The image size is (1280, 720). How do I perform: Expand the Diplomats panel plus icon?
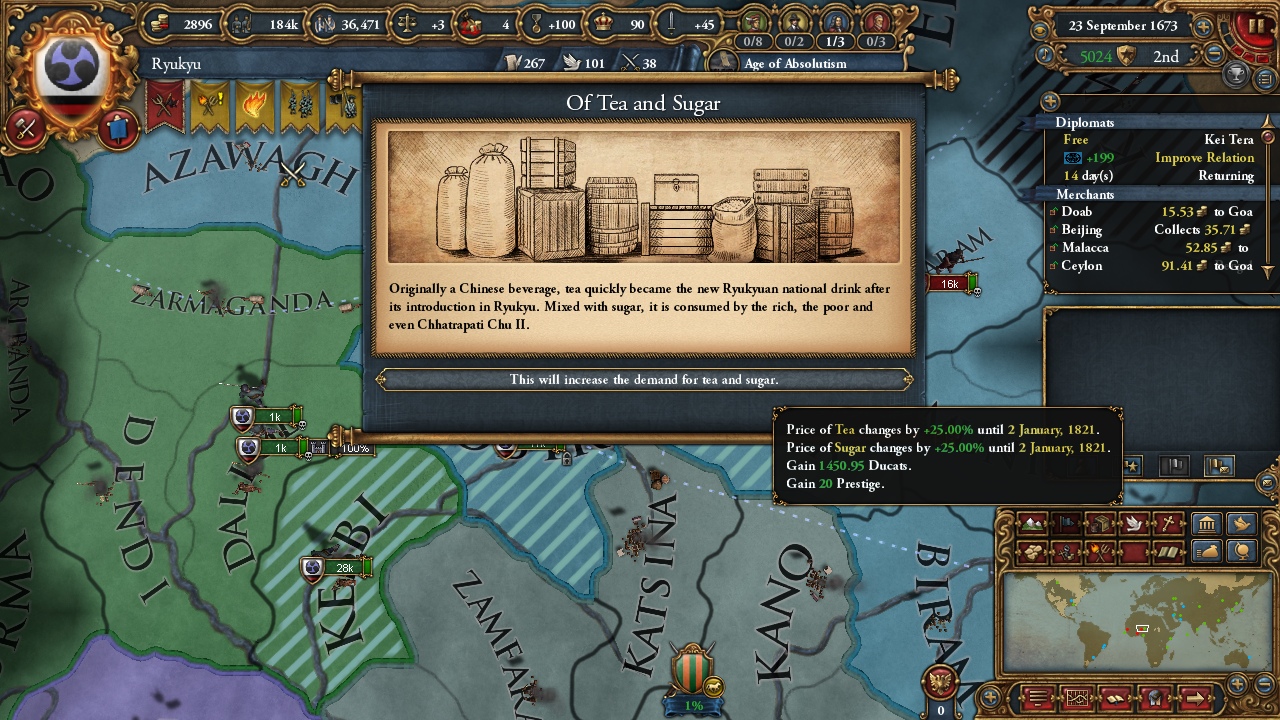click(1051, 101)
